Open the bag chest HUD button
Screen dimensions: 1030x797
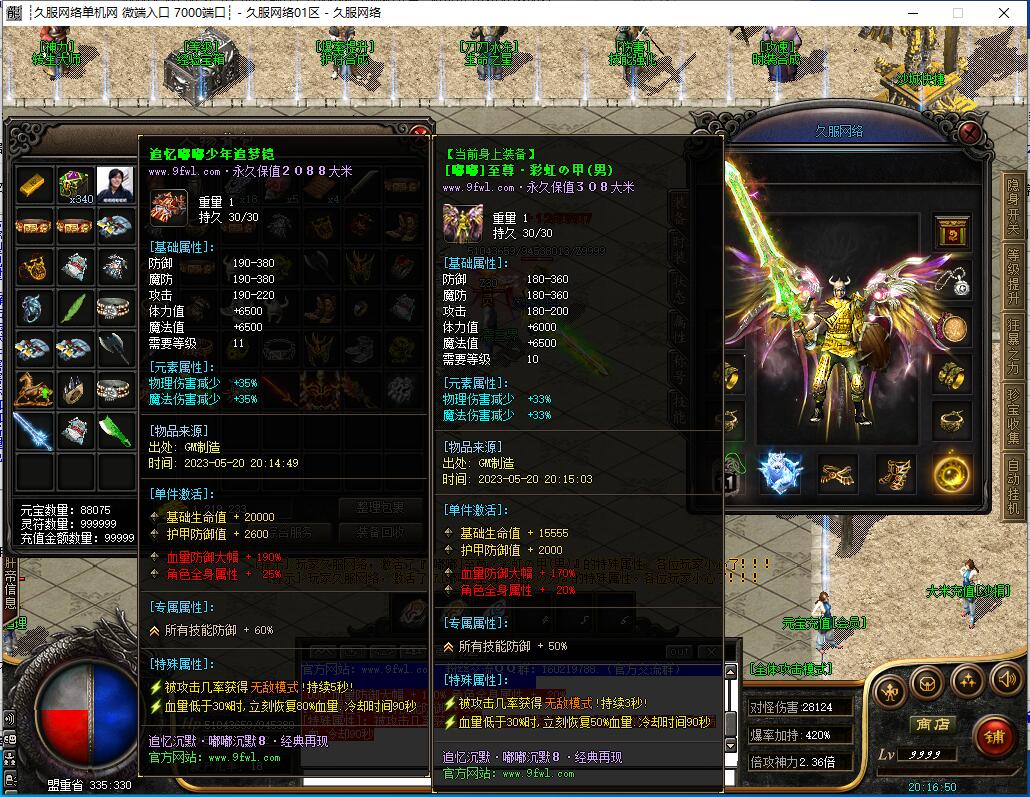tap(929, 682)
